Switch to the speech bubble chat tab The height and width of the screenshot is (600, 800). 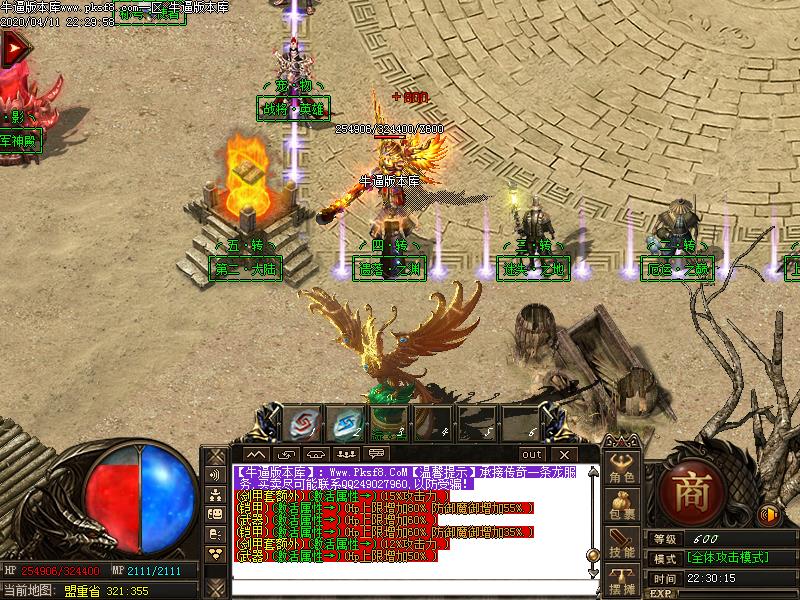(377, 454)
